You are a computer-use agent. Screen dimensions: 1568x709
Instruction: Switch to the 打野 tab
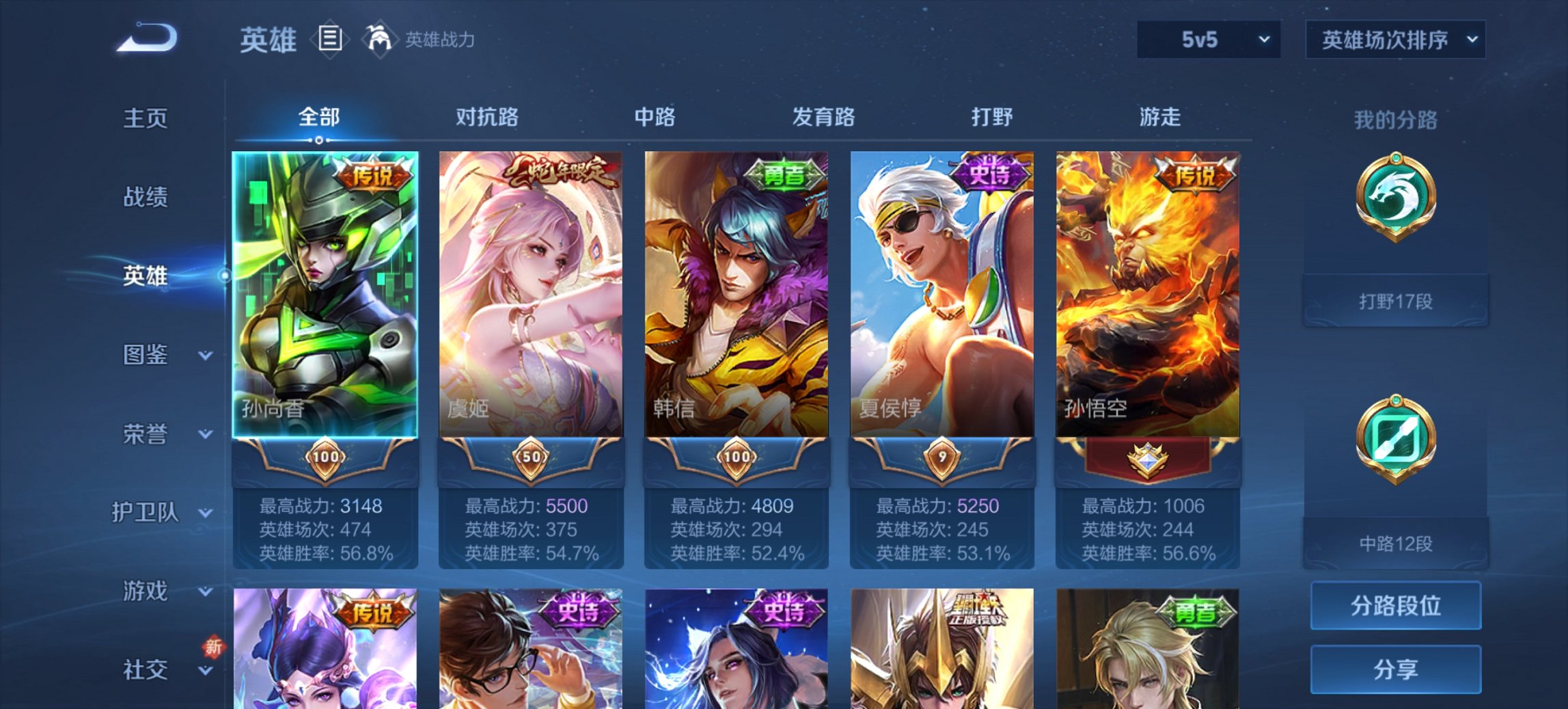click(993, 118)
